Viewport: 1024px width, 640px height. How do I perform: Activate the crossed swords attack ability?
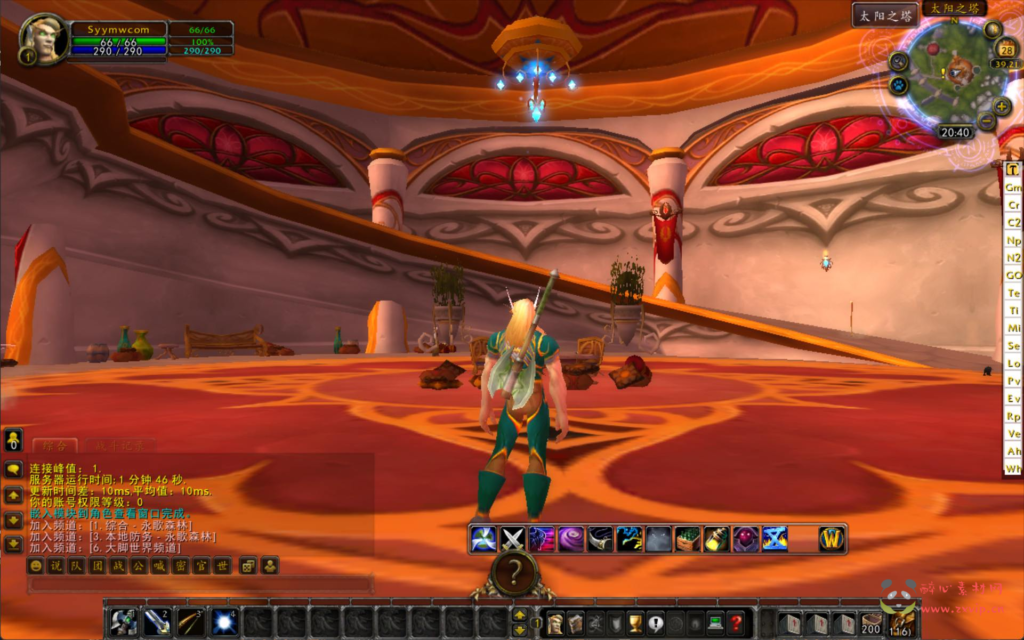tap(513, 539)
